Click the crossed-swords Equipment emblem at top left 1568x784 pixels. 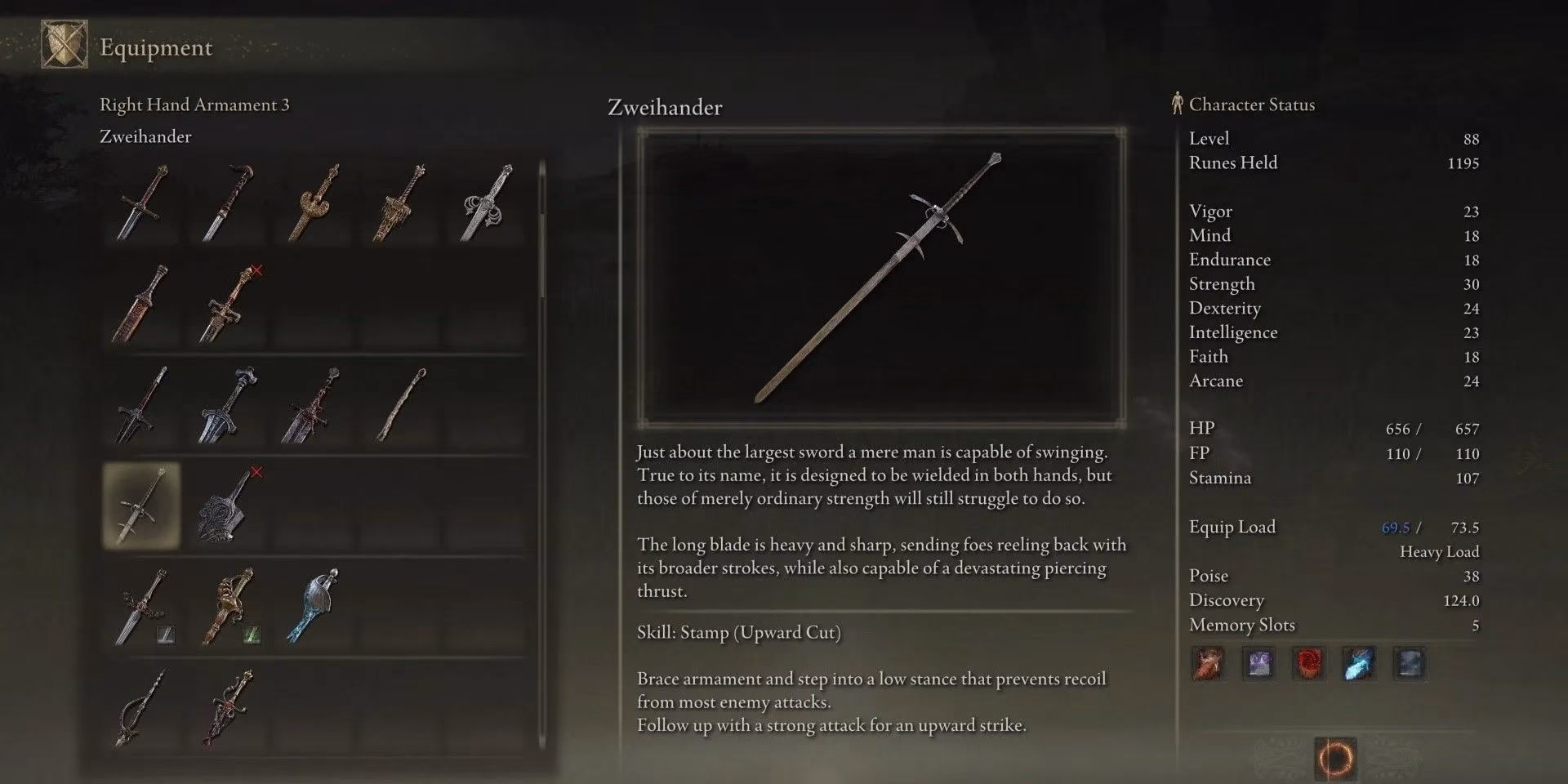(x=64, y=45)
